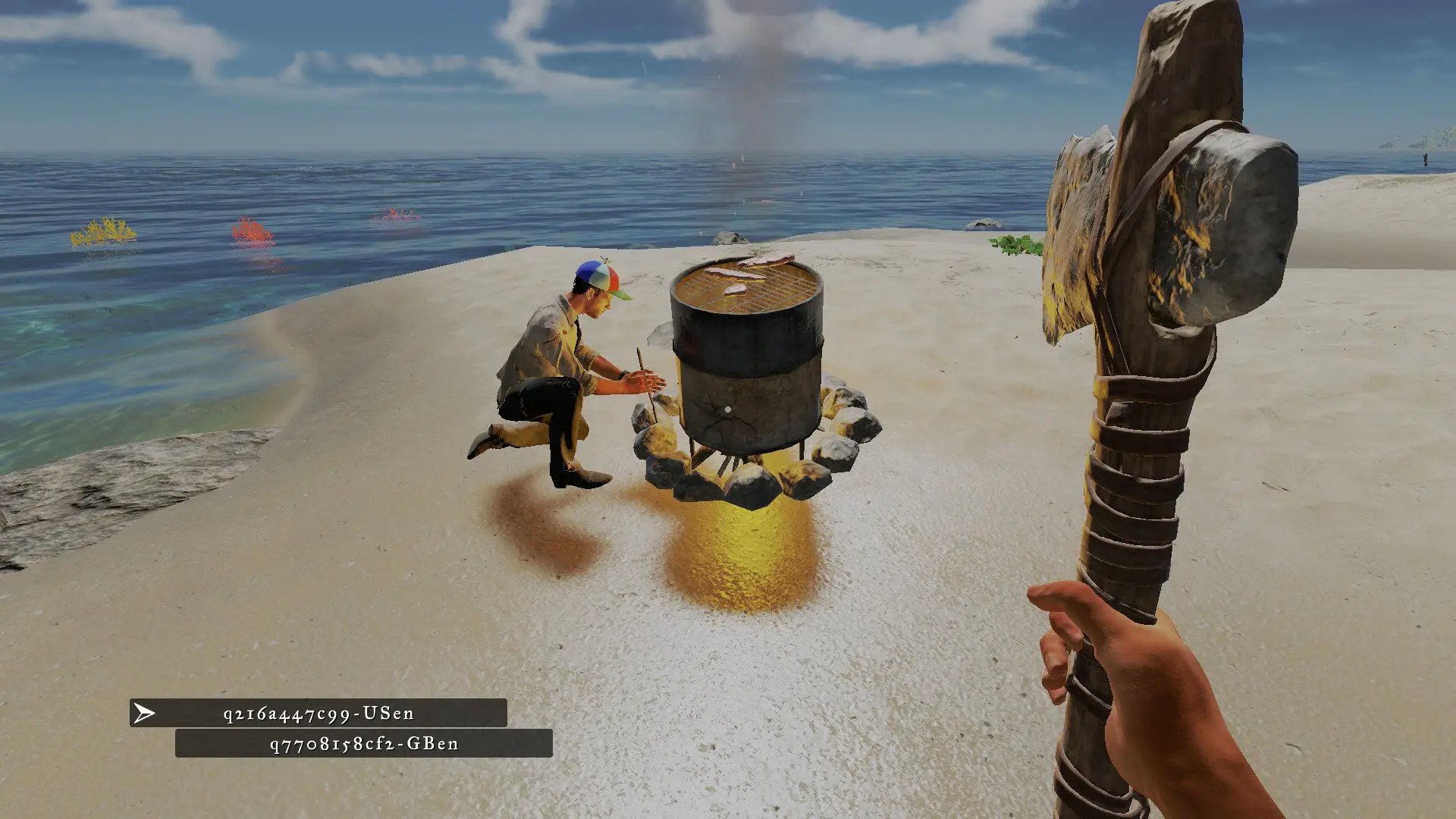The width and height of the screenshot is (1456, 819).
Task: Choose the q7708158cf2-GBen player entry
Action: pyautogui.click(x=364, y=744)
